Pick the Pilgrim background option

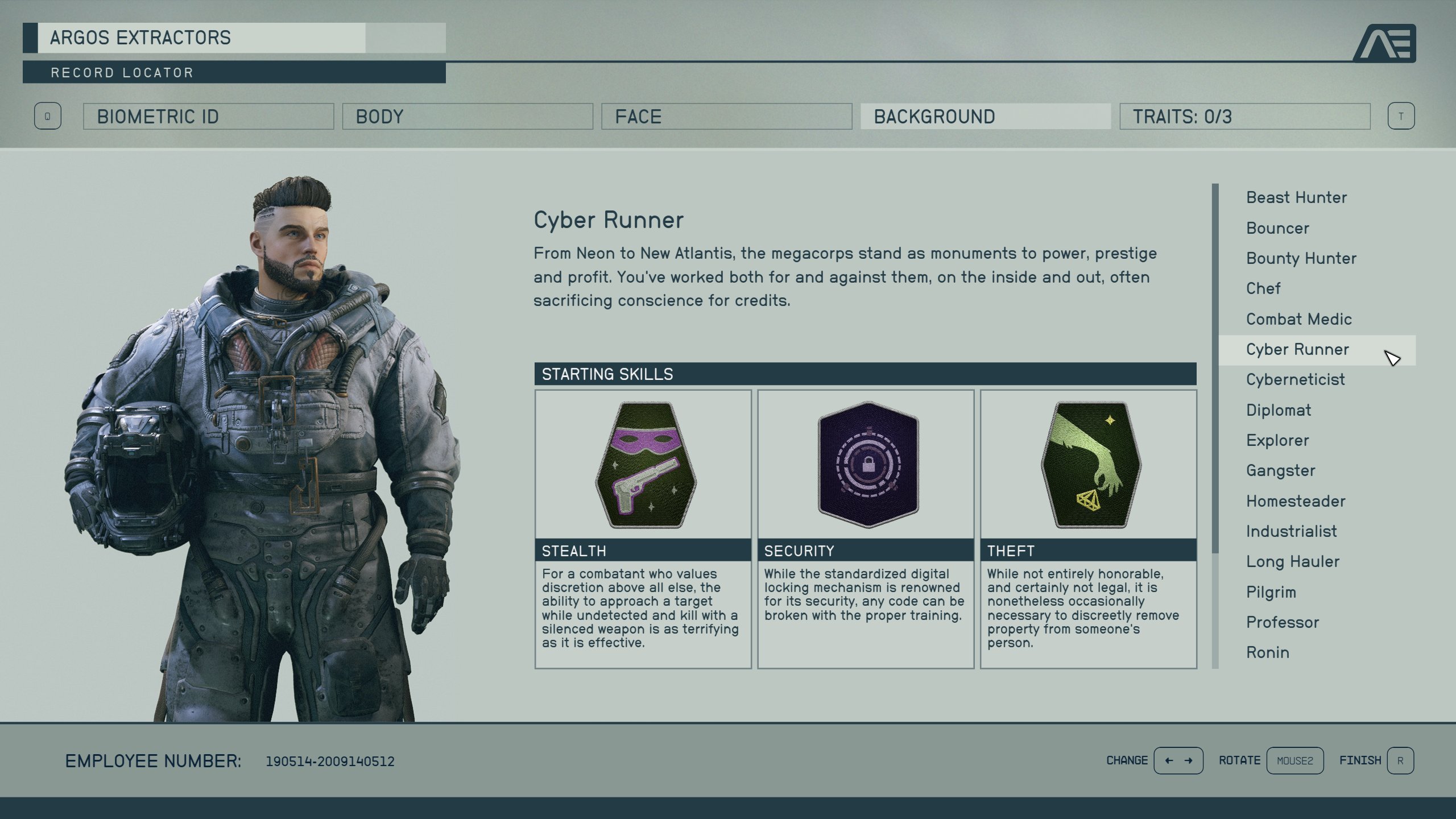pos(1269,591)
